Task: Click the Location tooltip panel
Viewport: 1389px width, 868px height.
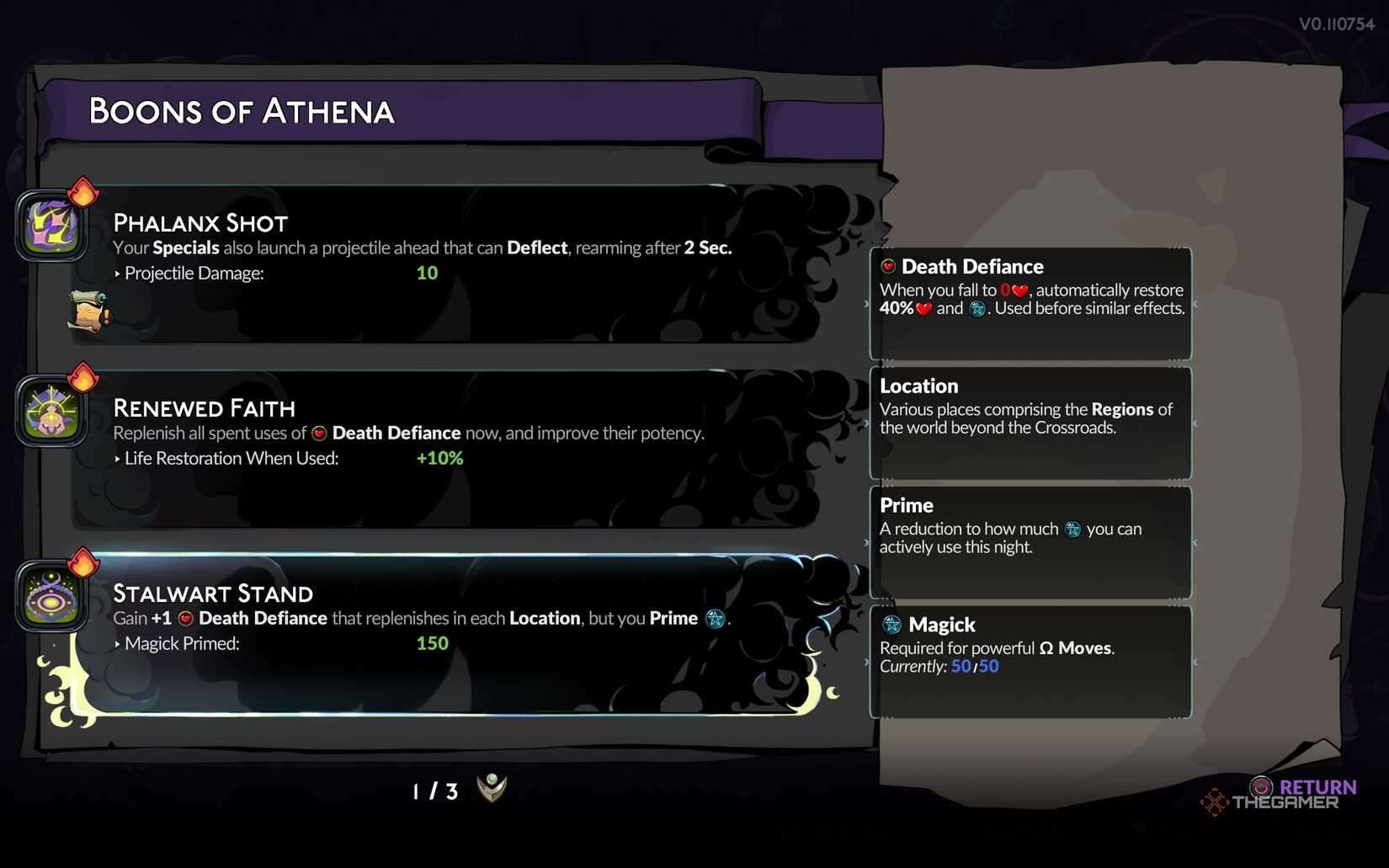Action: [1030, 421]
